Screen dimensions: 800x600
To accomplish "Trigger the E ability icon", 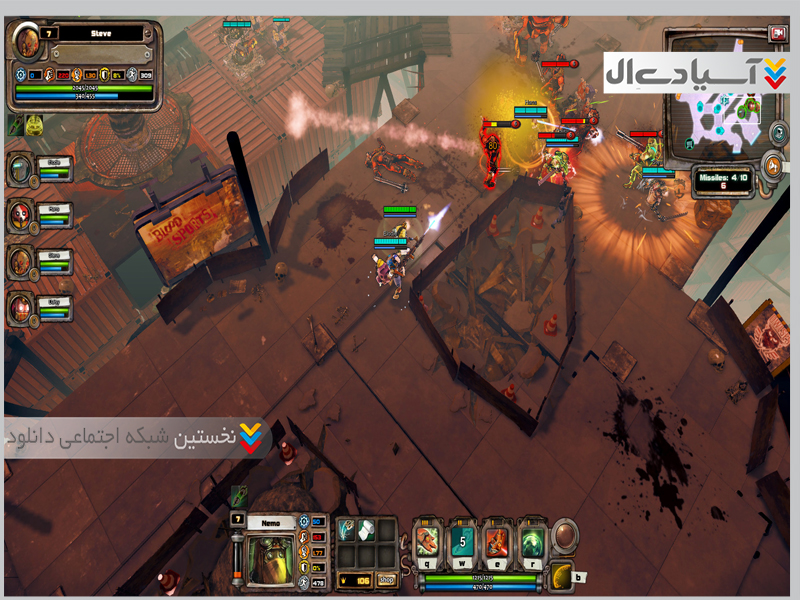I will point(496,543).
